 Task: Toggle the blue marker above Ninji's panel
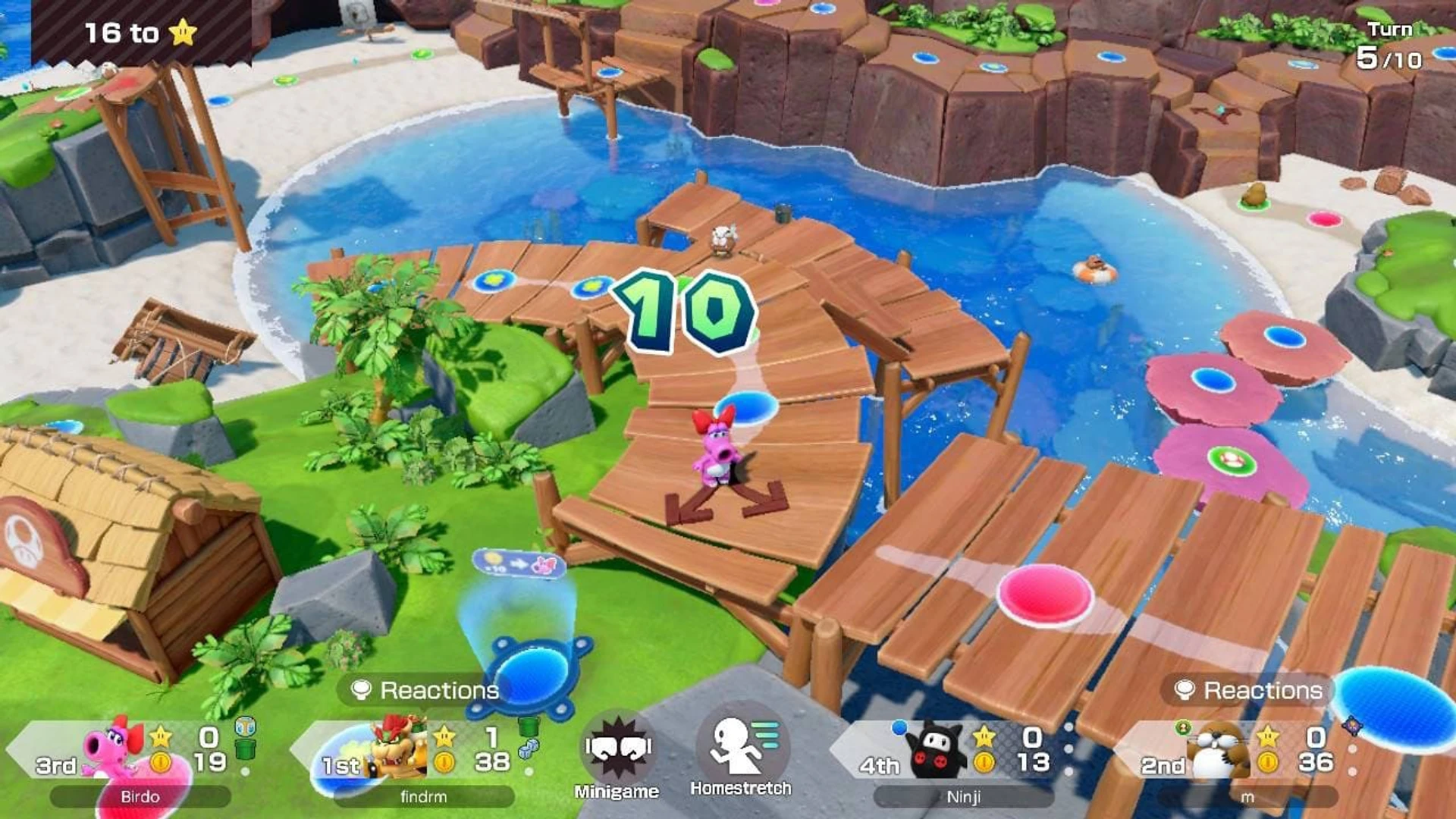click(x=899, y=726)
